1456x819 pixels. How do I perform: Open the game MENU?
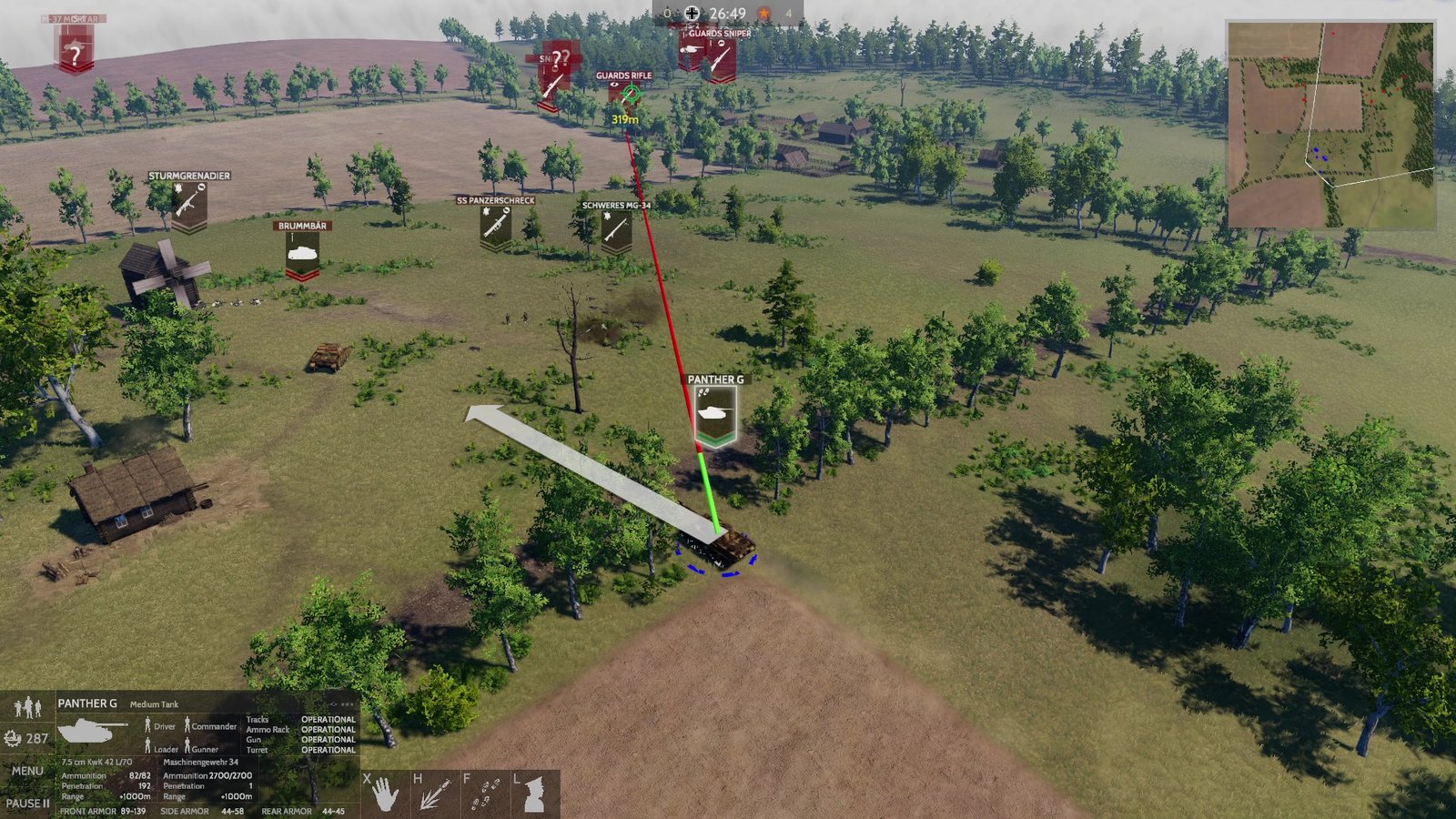(27, 771)
